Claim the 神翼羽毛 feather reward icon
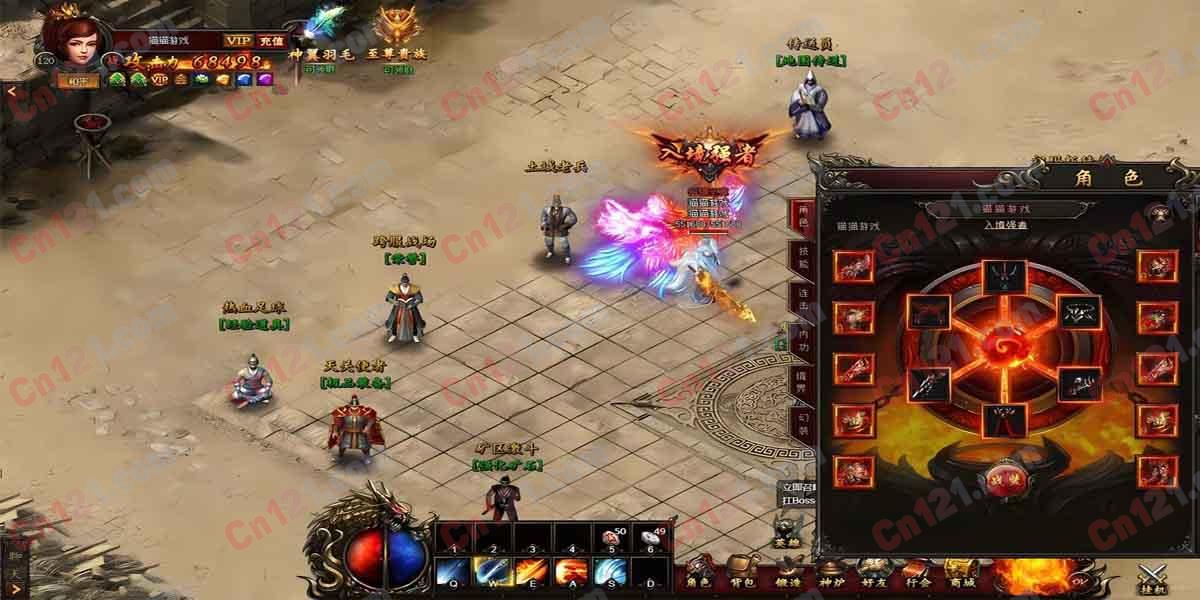1200x600 pixels. (x=315, y=32)
